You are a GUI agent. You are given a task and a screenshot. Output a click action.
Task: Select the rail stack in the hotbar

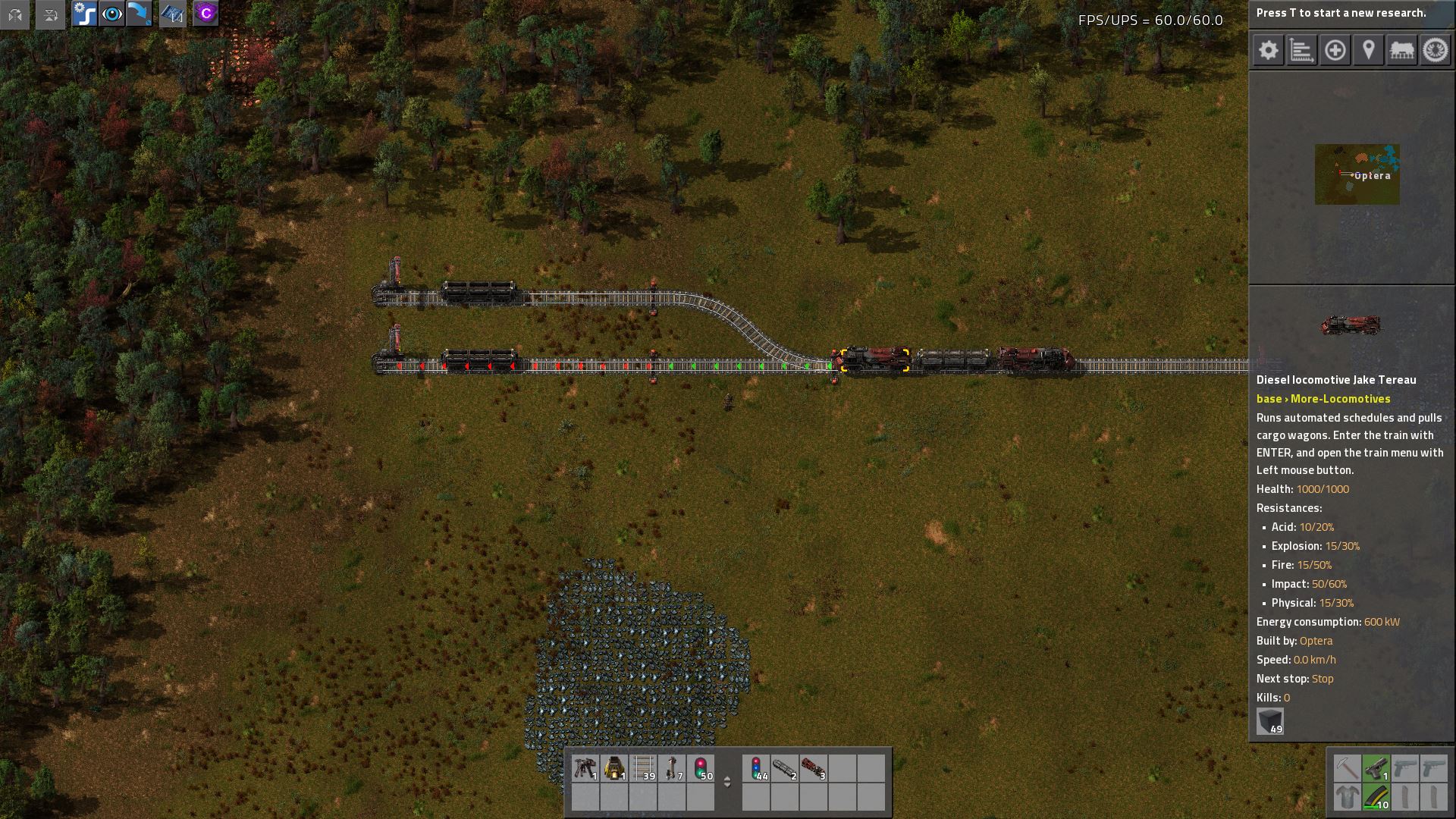(643, 768)
